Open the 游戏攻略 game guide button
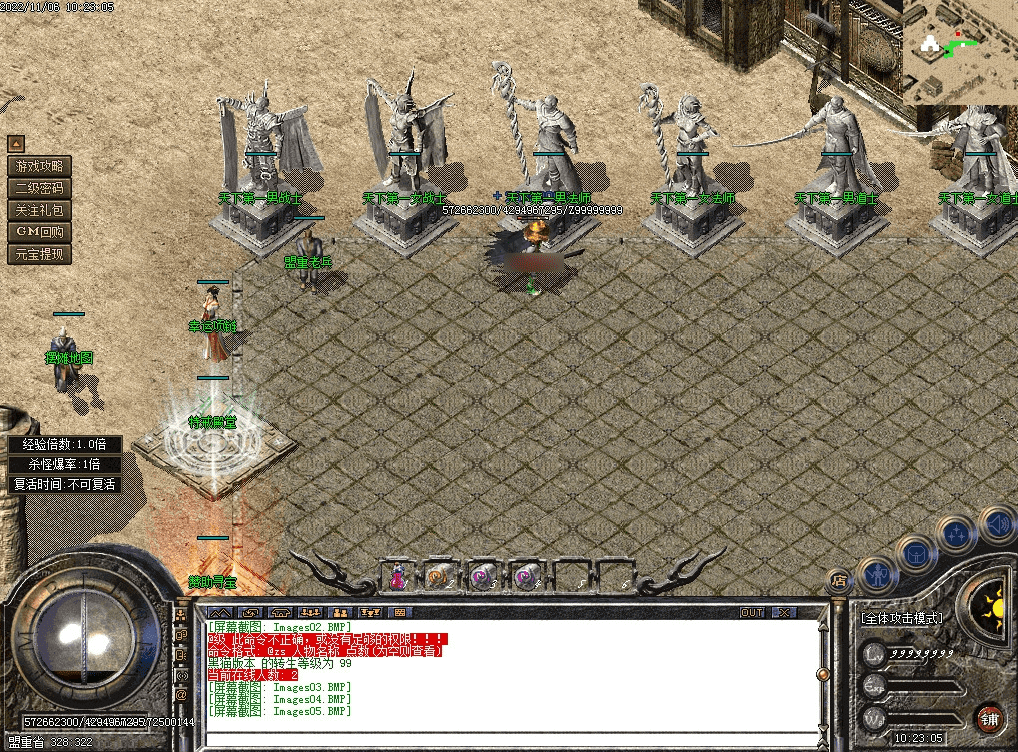This screenshot has width=1018, height=752. pos(40,166)
